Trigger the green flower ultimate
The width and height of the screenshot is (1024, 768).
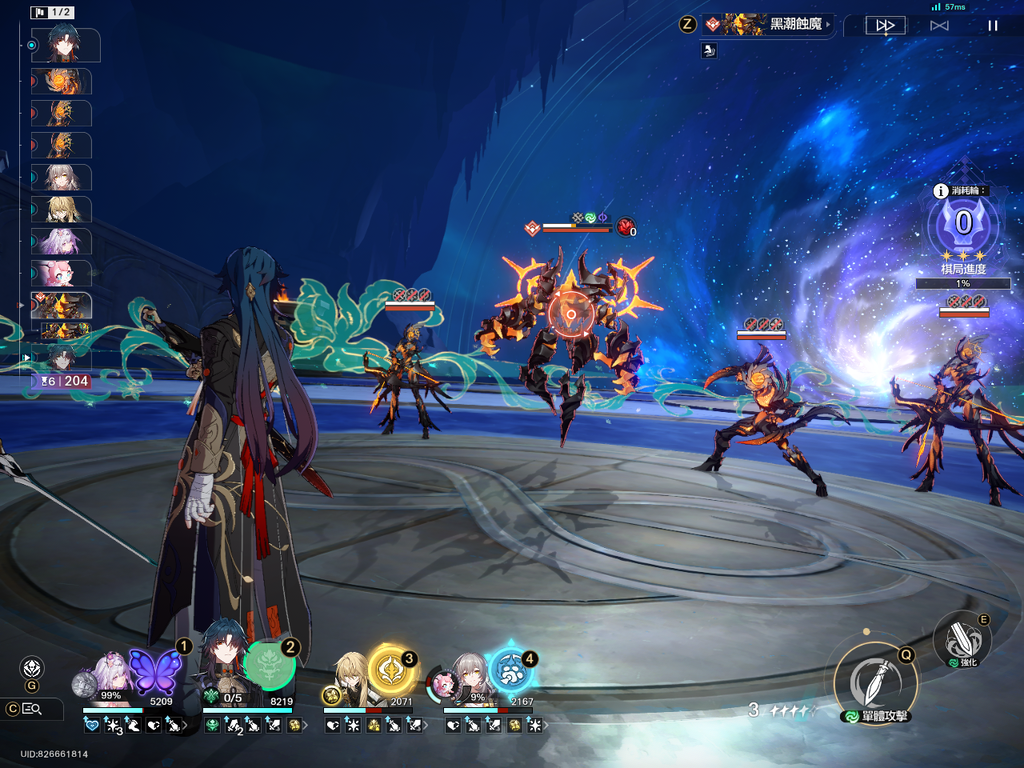point(270,665)
